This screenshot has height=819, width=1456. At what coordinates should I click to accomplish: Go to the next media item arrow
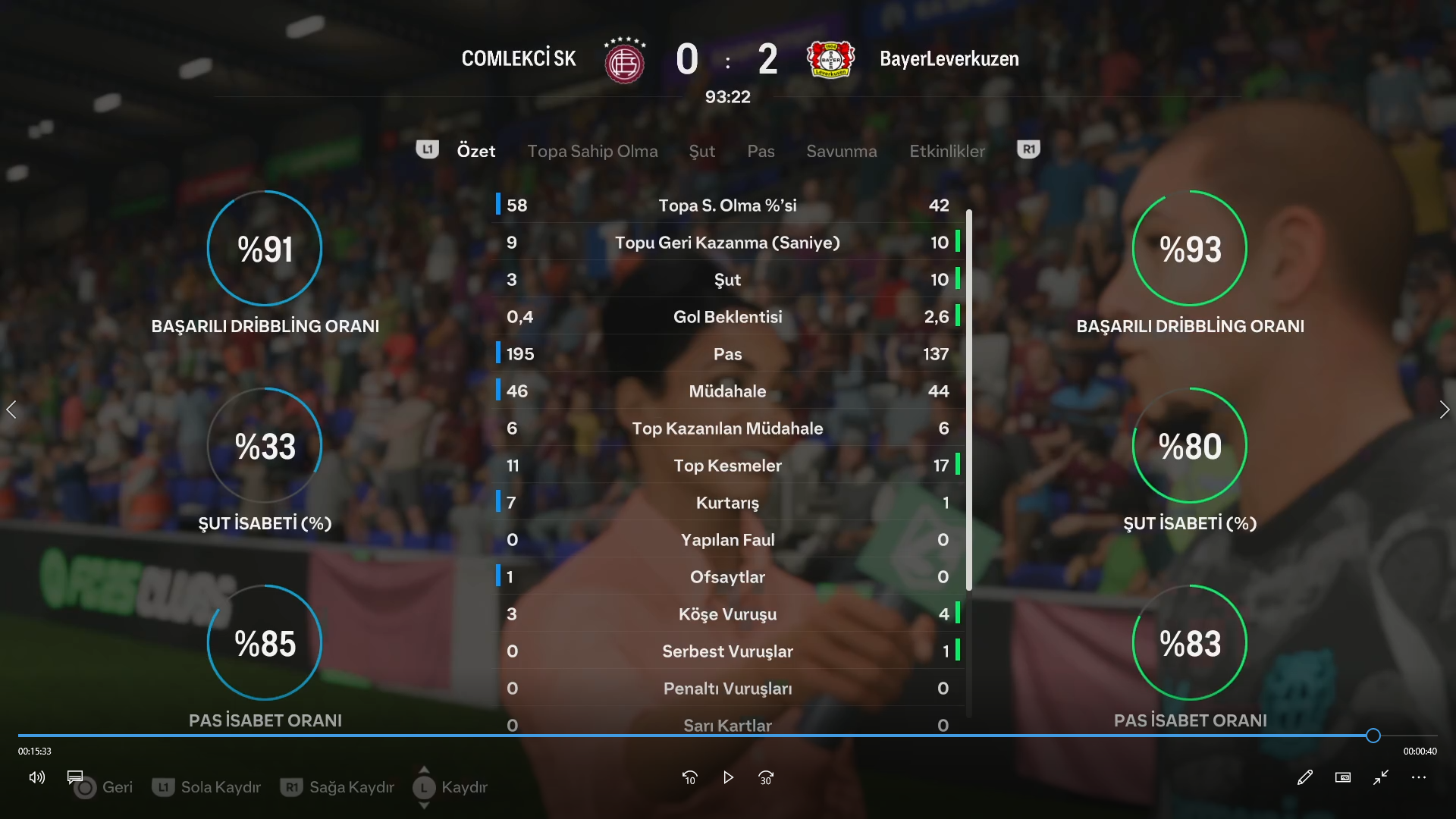1444,410
